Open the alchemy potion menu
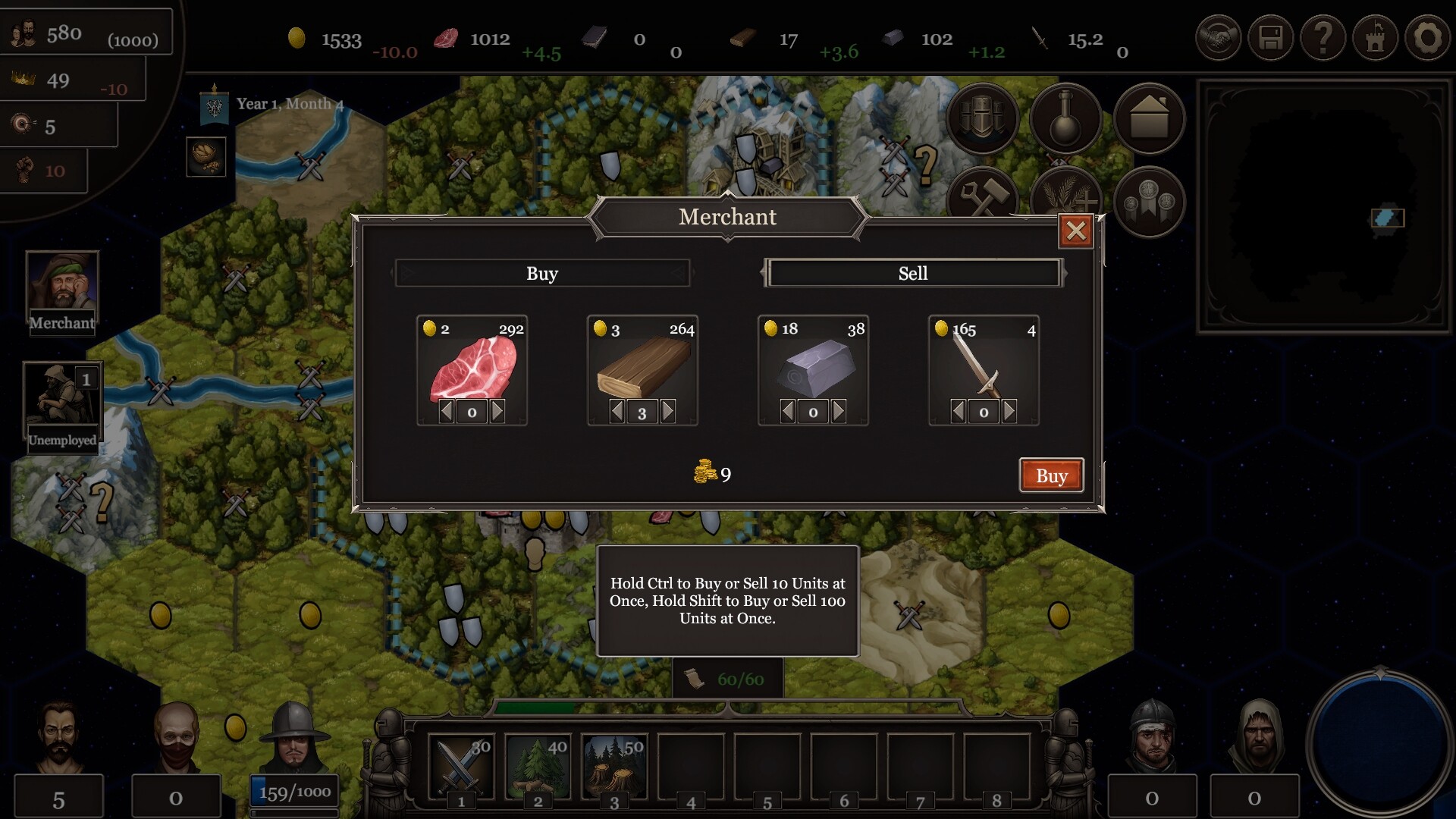 coord(1065,118)
